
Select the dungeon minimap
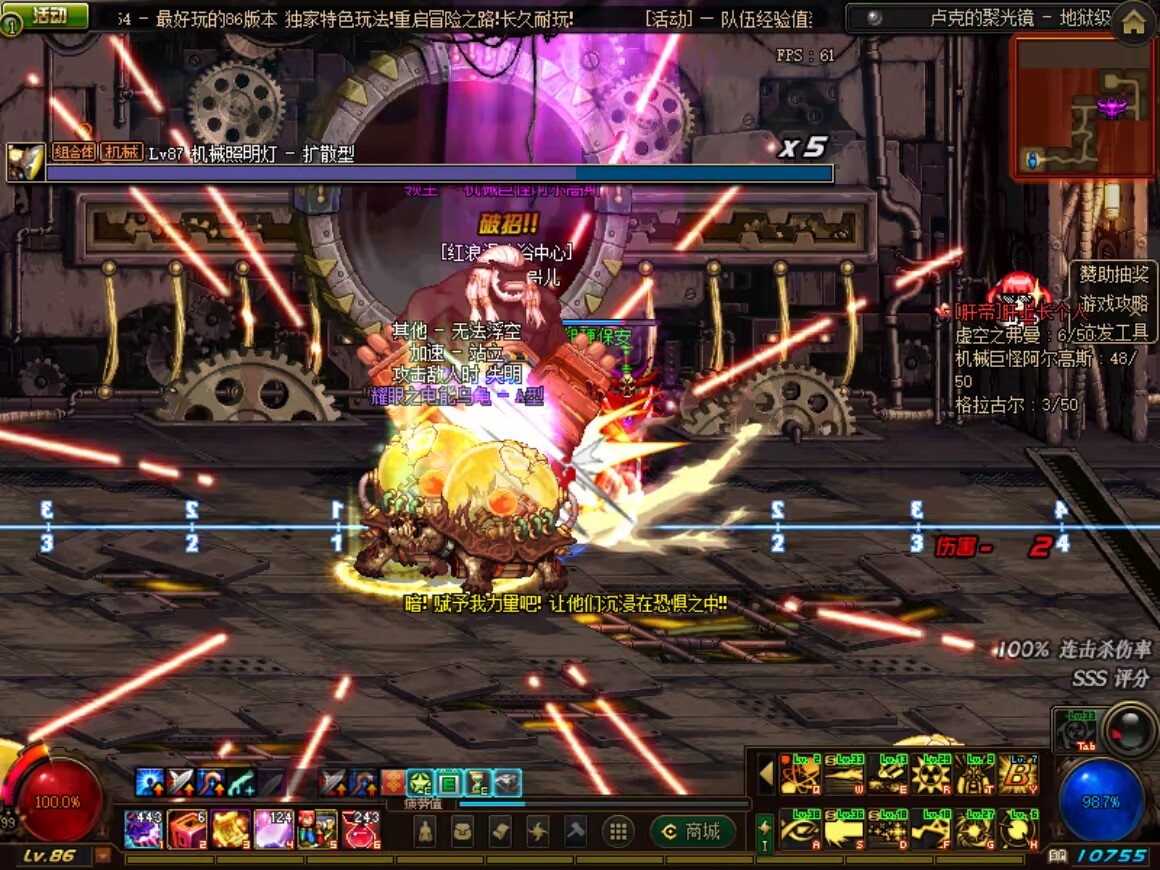(1083, 107)
